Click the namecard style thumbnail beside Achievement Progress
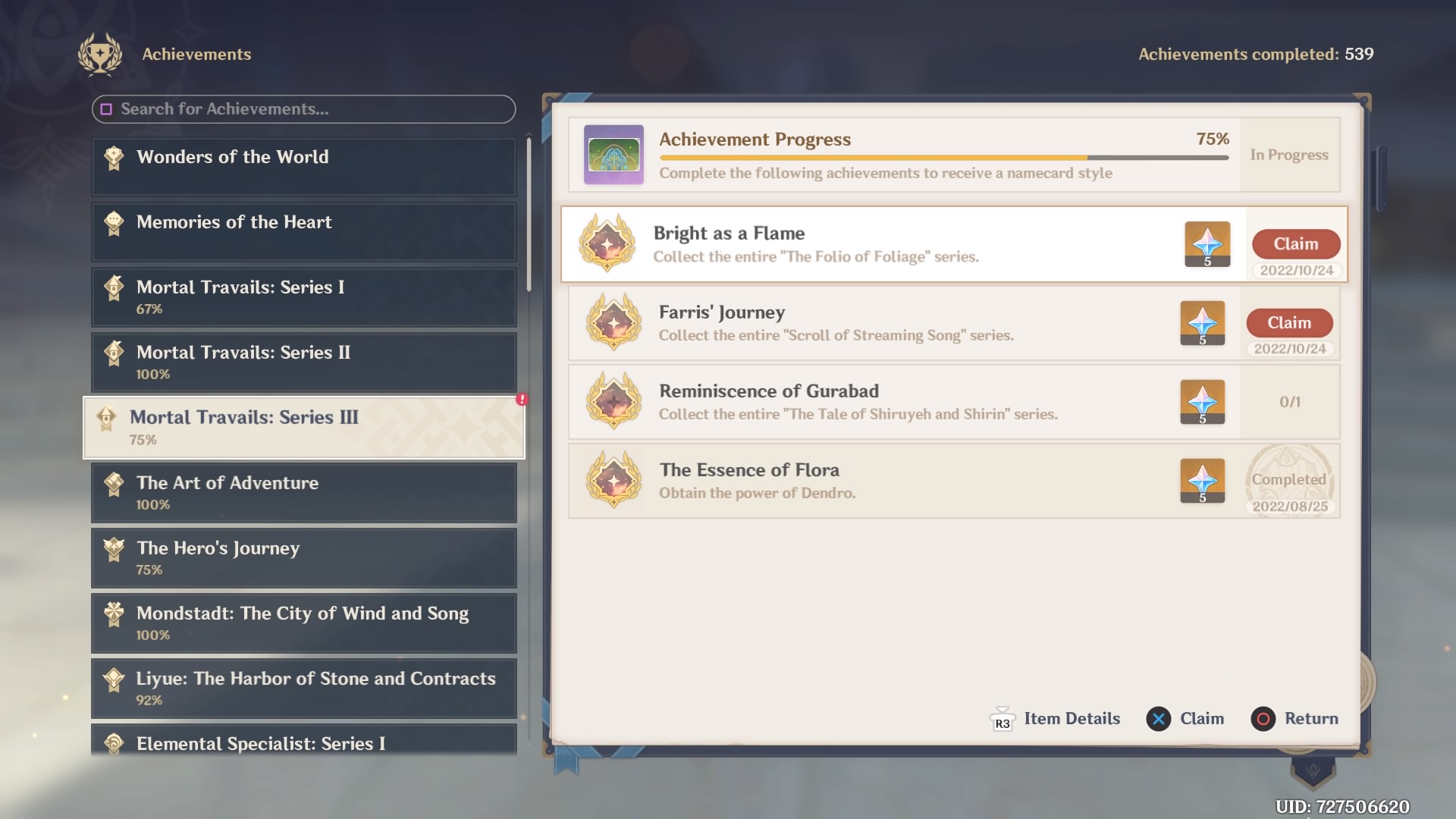 (613, 155)
